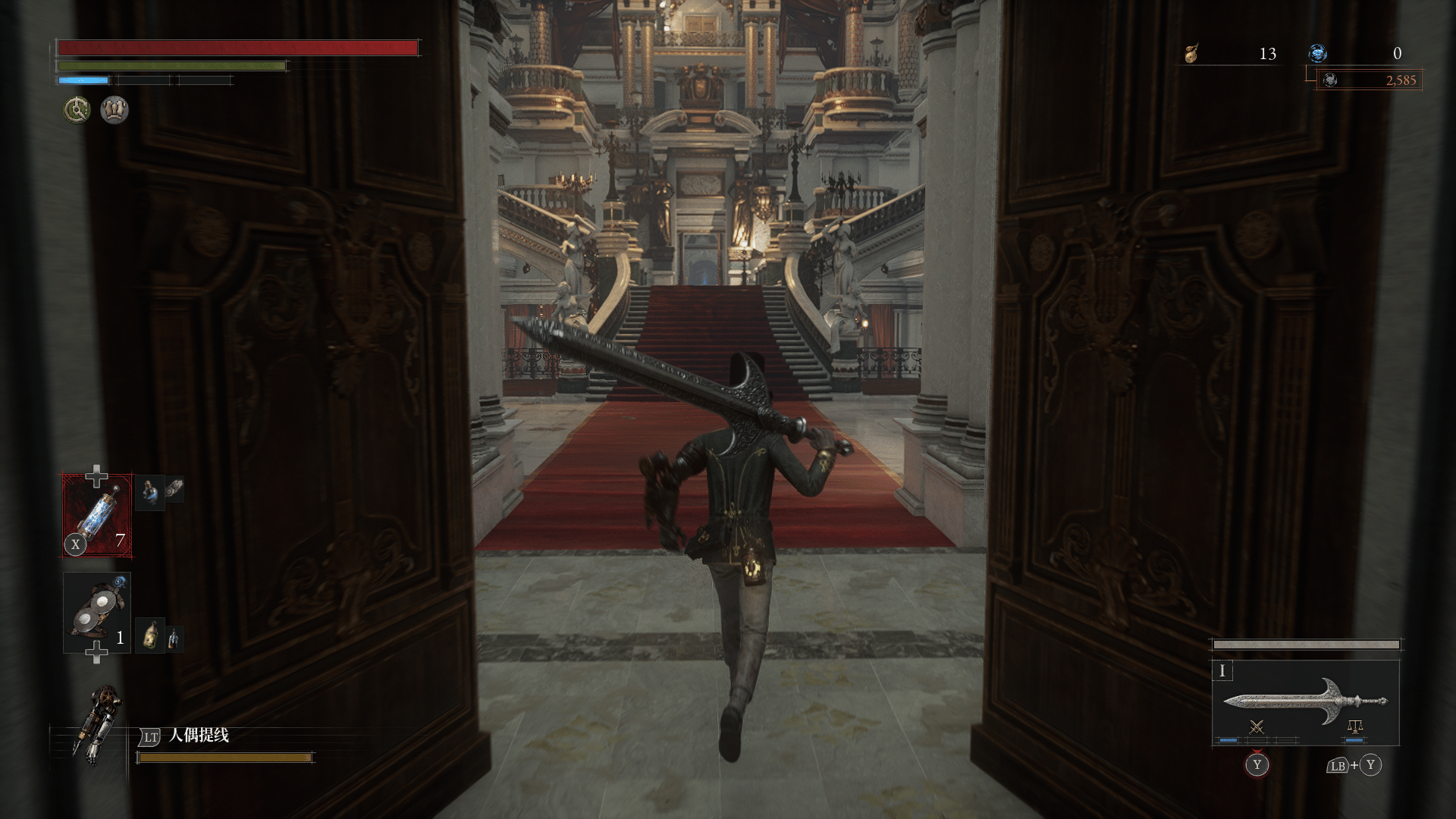Choose the yellow bottle belt item
The width and height of the screenshot is (1456, 819).
point(152,635)
